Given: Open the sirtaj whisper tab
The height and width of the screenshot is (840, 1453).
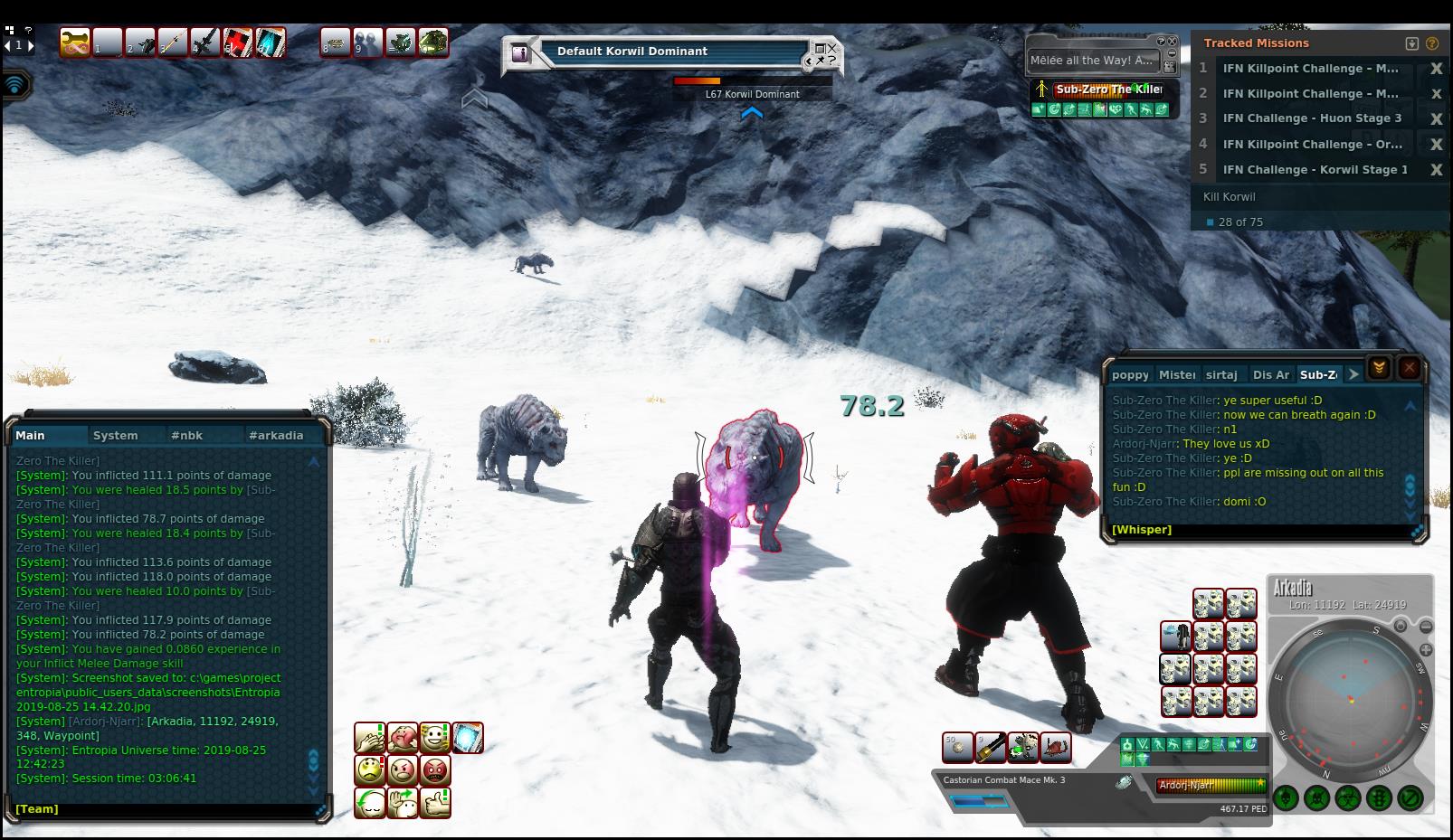Looking at the screenshot, I should [x=1221, y=374].
